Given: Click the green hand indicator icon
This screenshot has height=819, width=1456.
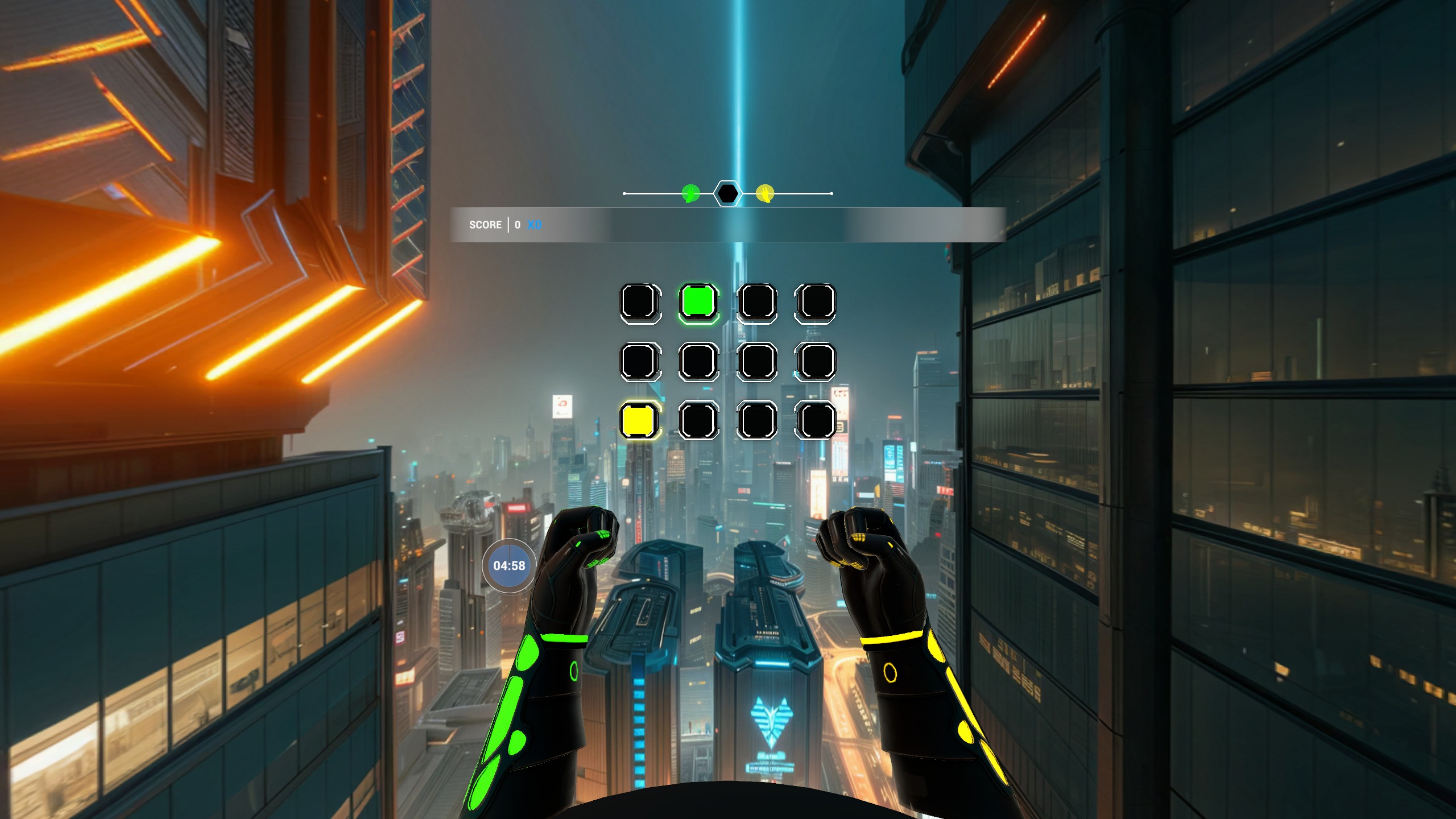Looking at the screenshot, I should [690, 194].
